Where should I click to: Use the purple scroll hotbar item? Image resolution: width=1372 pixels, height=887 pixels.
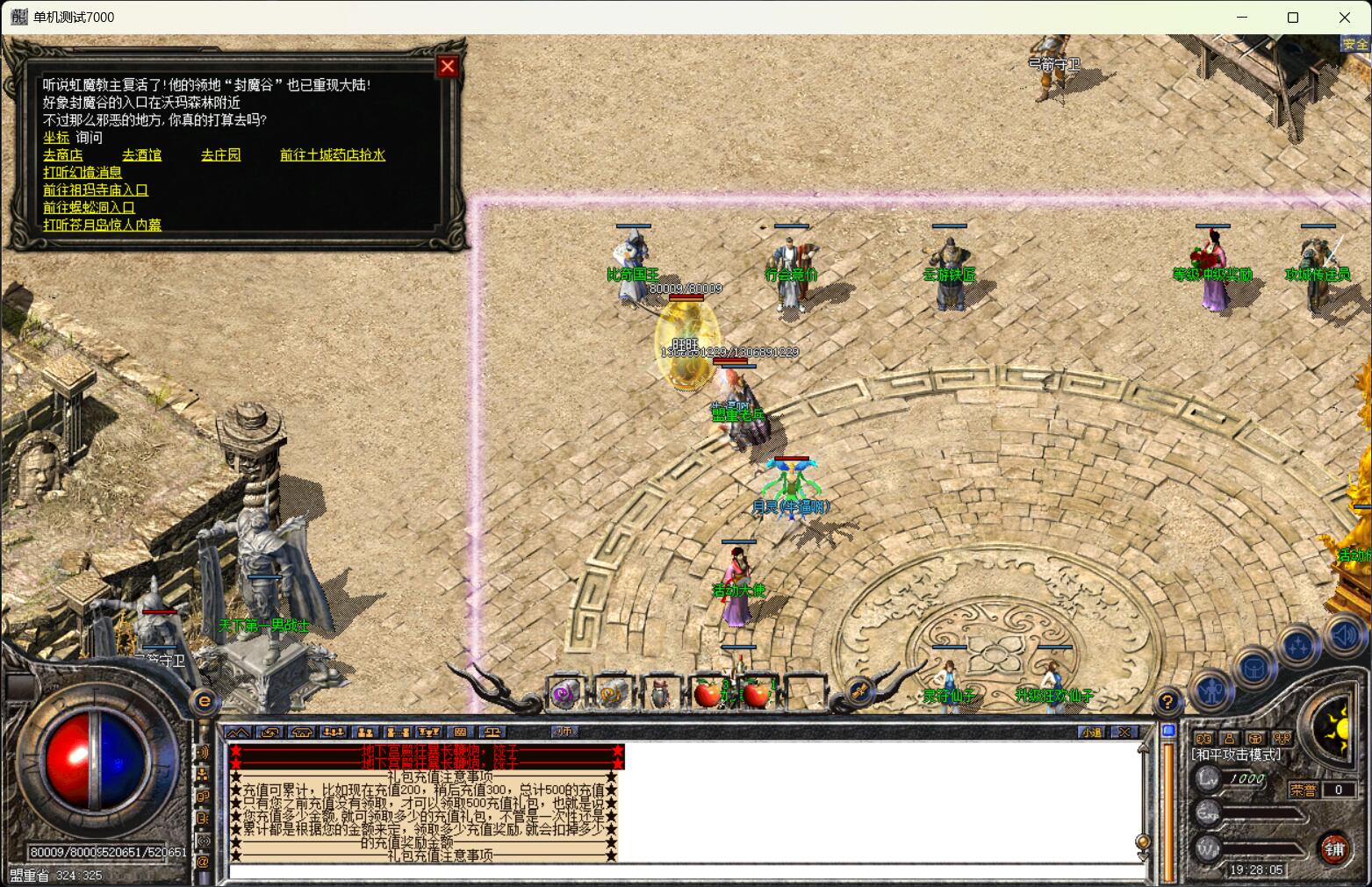pyautogui.click(x=565, y=695)
